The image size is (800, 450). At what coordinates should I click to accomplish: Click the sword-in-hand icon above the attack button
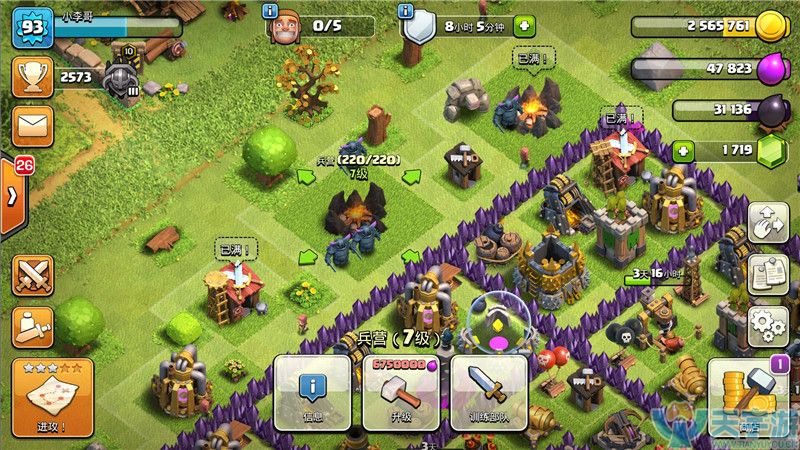click(x=32, y=325)
